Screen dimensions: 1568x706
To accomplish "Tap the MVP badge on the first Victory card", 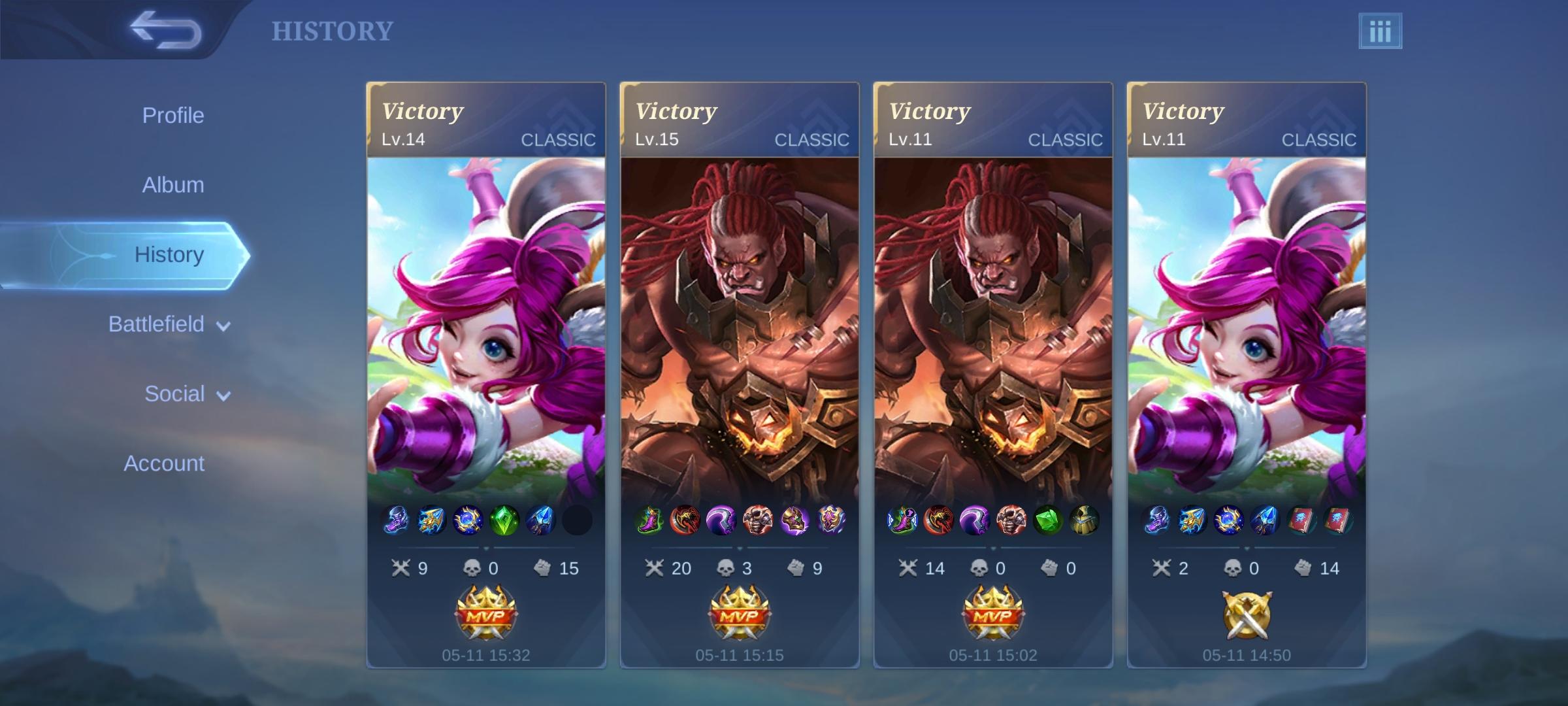I will [485, 614].
